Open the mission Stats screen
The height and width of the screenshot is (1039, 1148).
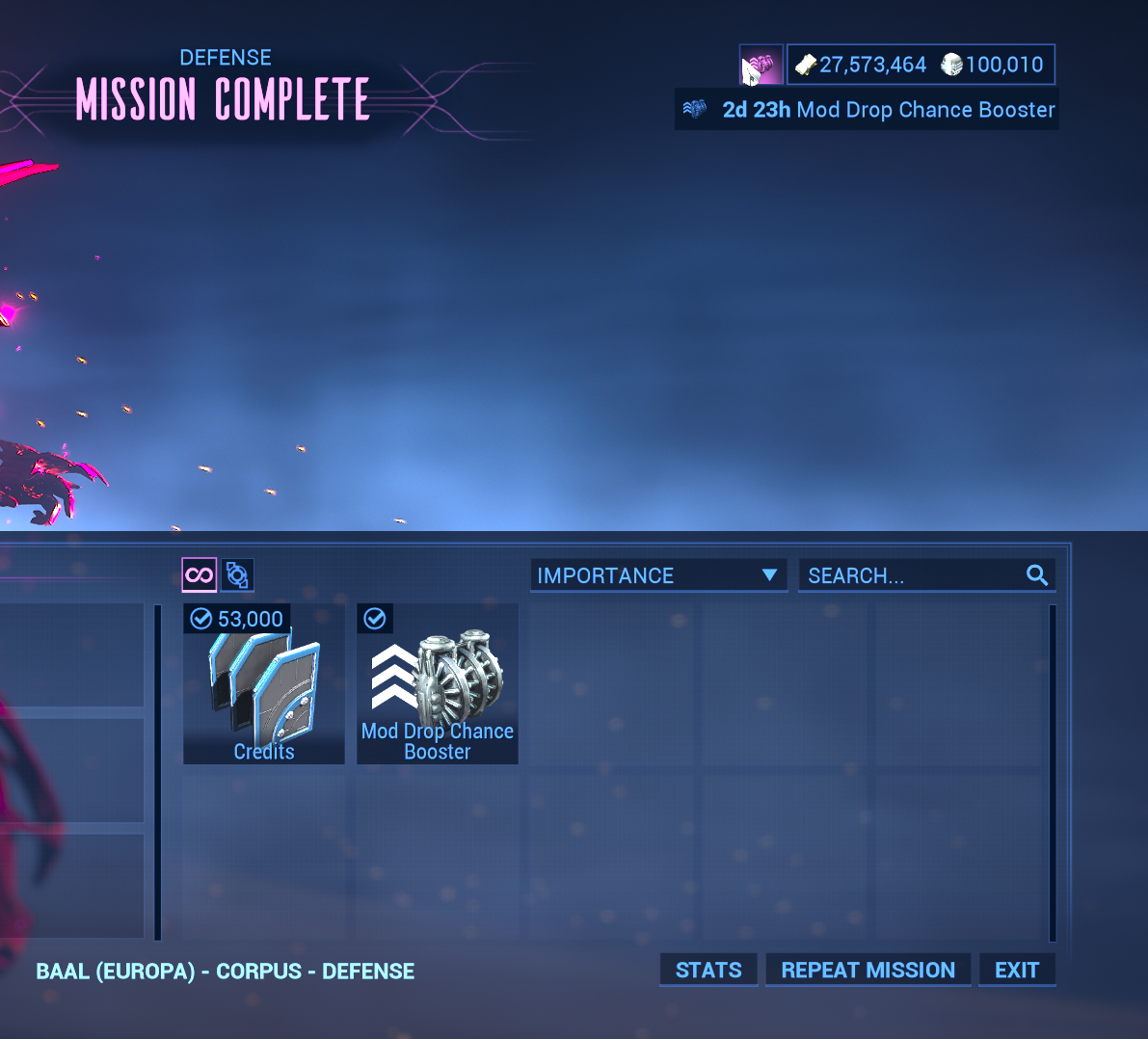coord(708,970)
